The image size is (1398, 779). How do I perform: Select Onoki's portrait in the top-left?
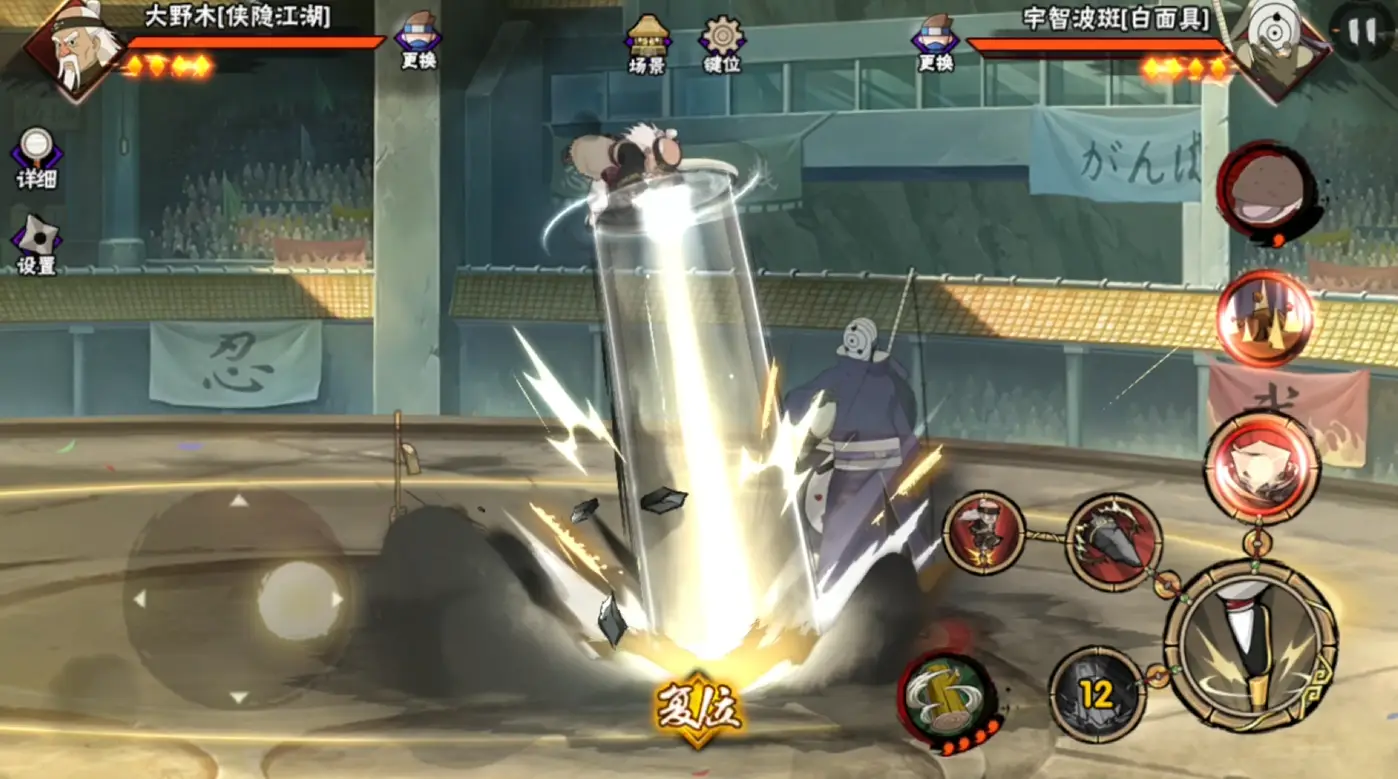(x=75, y=50)
